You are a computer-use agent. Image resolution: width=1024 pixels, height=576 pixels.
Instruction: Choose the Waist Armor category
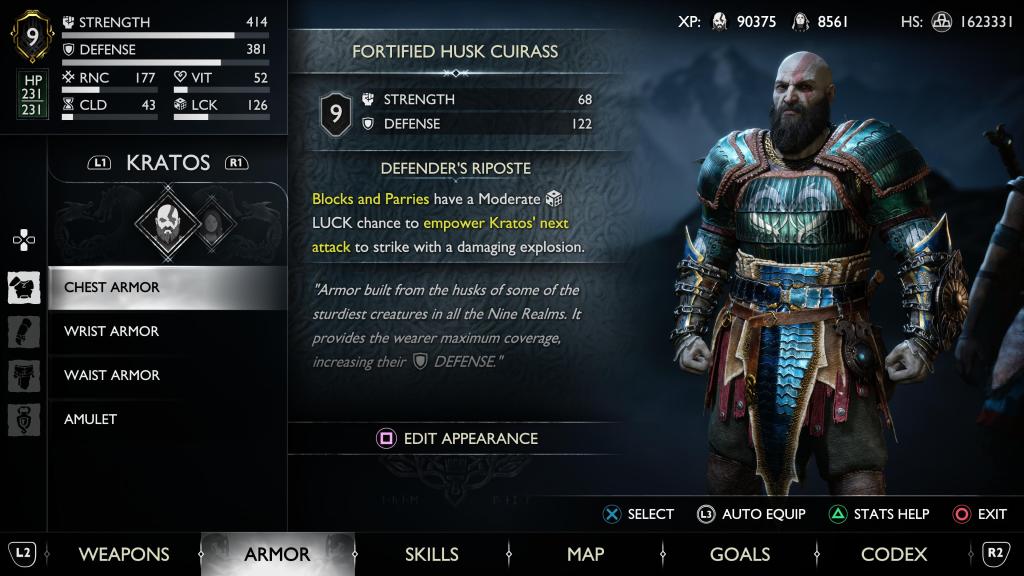[x=112, y=375]
